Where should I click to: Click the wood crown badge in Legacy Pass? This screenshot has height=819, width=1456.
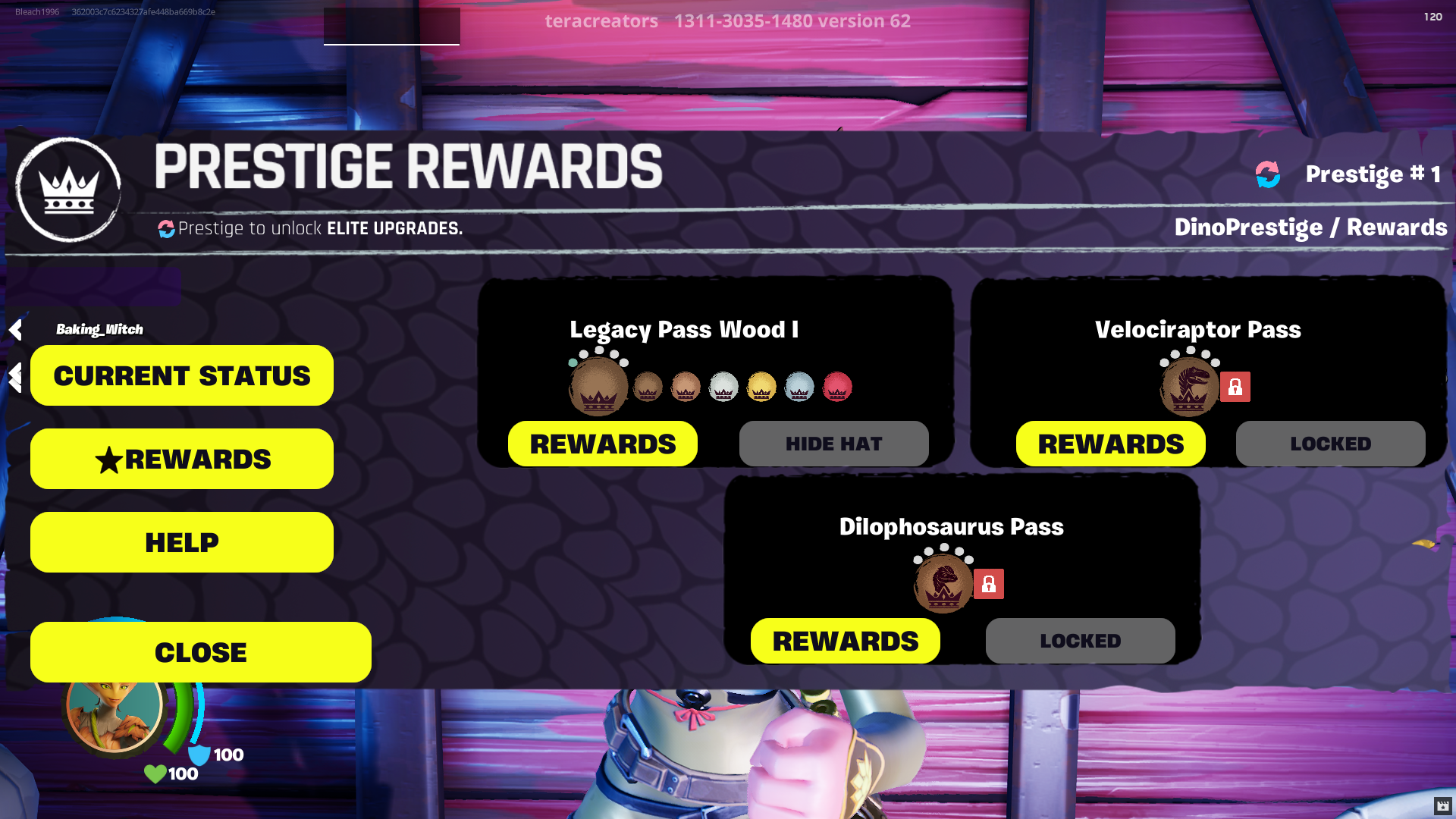(599, 387)
